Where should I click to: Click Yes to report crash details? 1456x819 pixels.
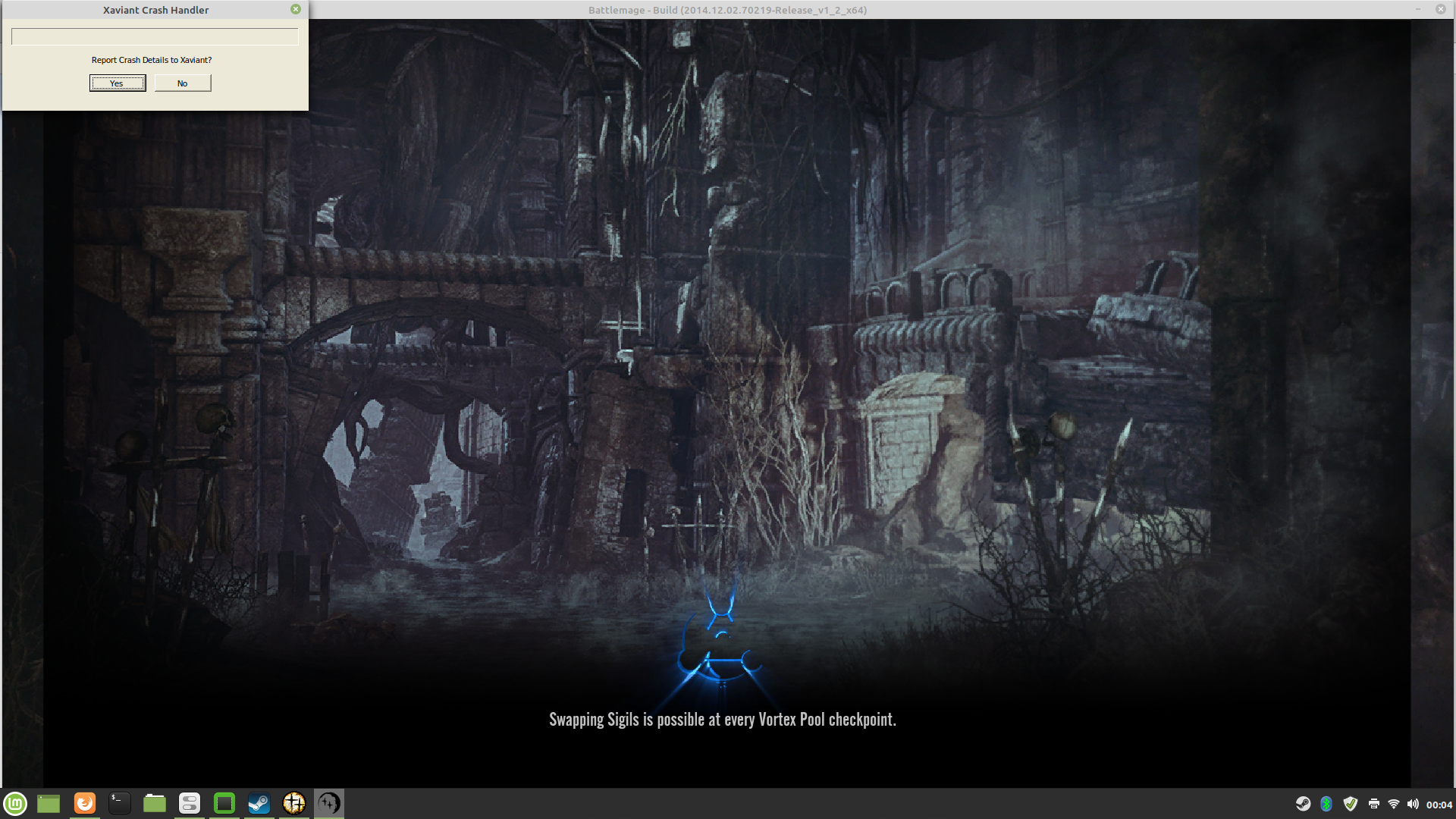pos(118,83)
